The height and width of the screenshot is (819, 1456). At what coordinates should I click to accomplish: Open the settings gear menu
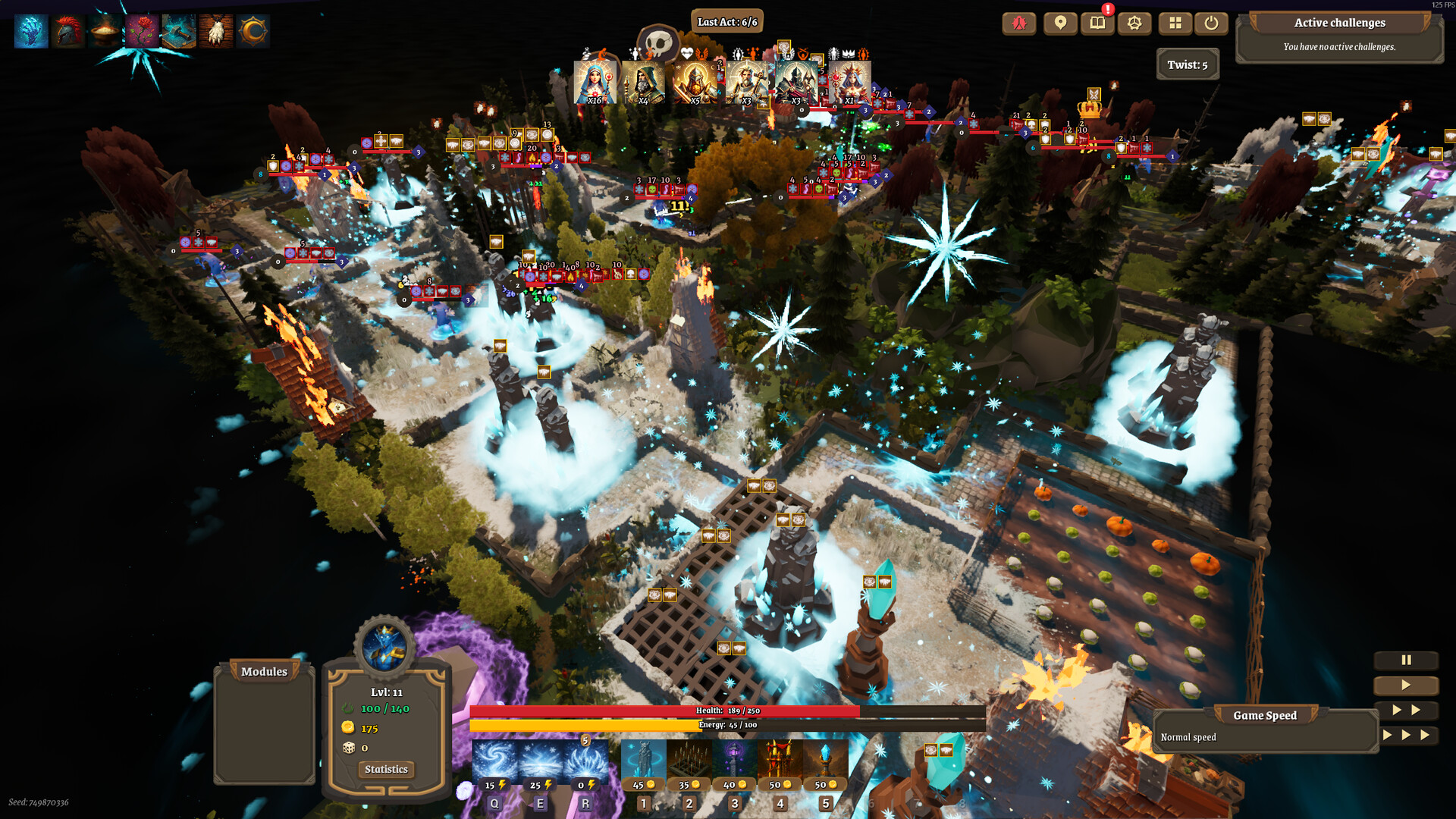(1134, 24)
